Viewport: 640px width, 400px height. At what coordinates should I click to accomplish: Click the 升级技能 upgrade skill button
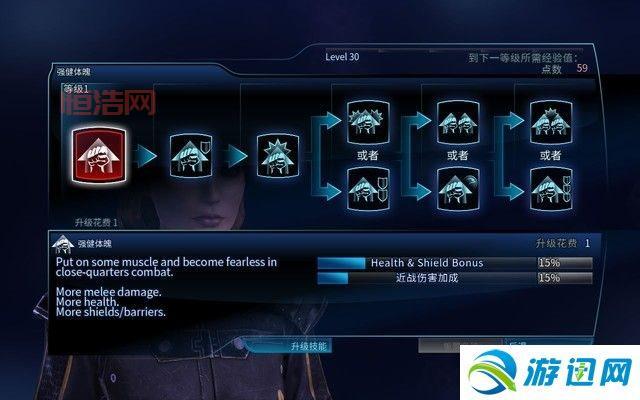309,346
